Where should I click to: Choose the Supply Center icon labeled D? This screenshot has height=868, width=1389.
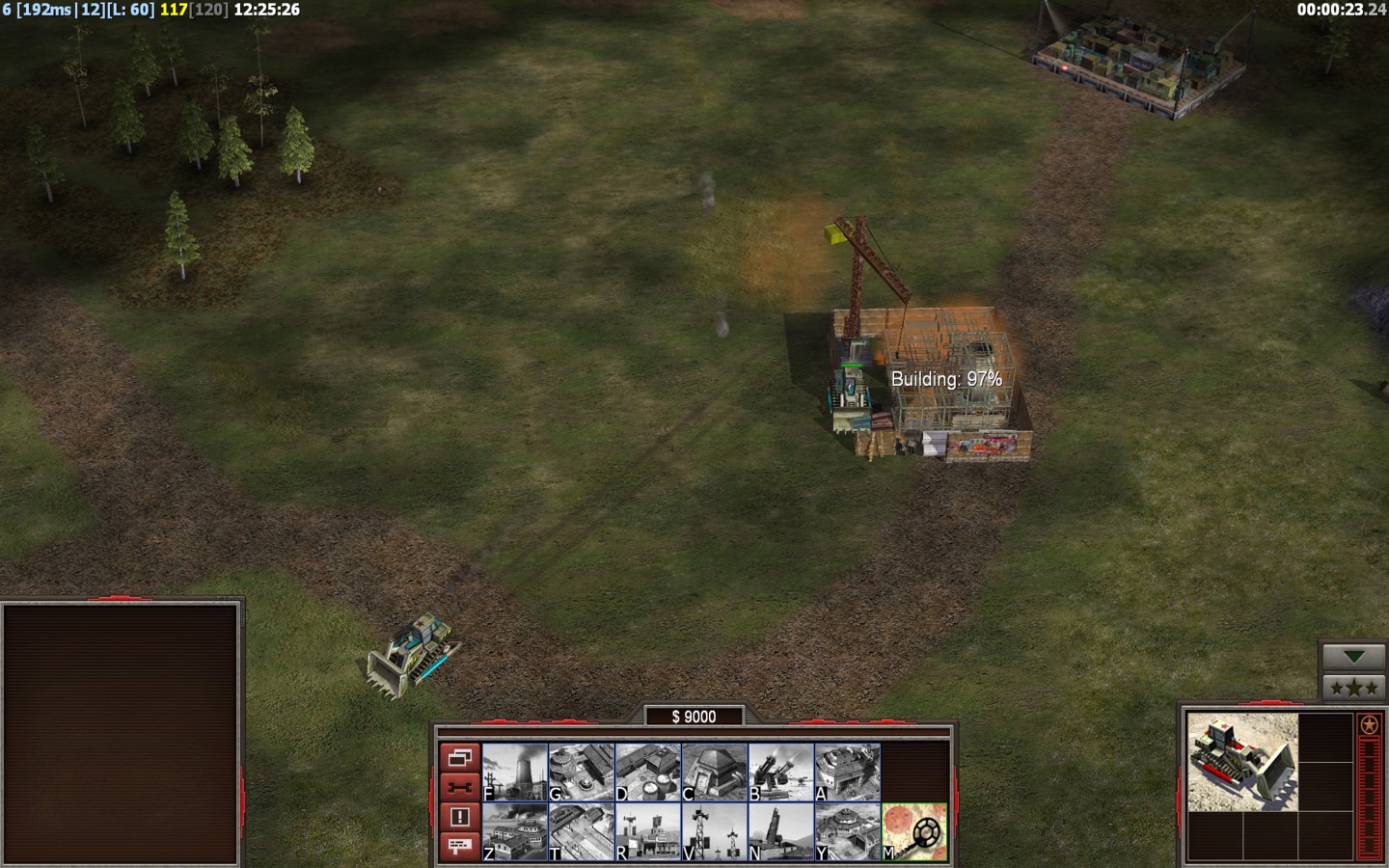(x=648, y=773)
